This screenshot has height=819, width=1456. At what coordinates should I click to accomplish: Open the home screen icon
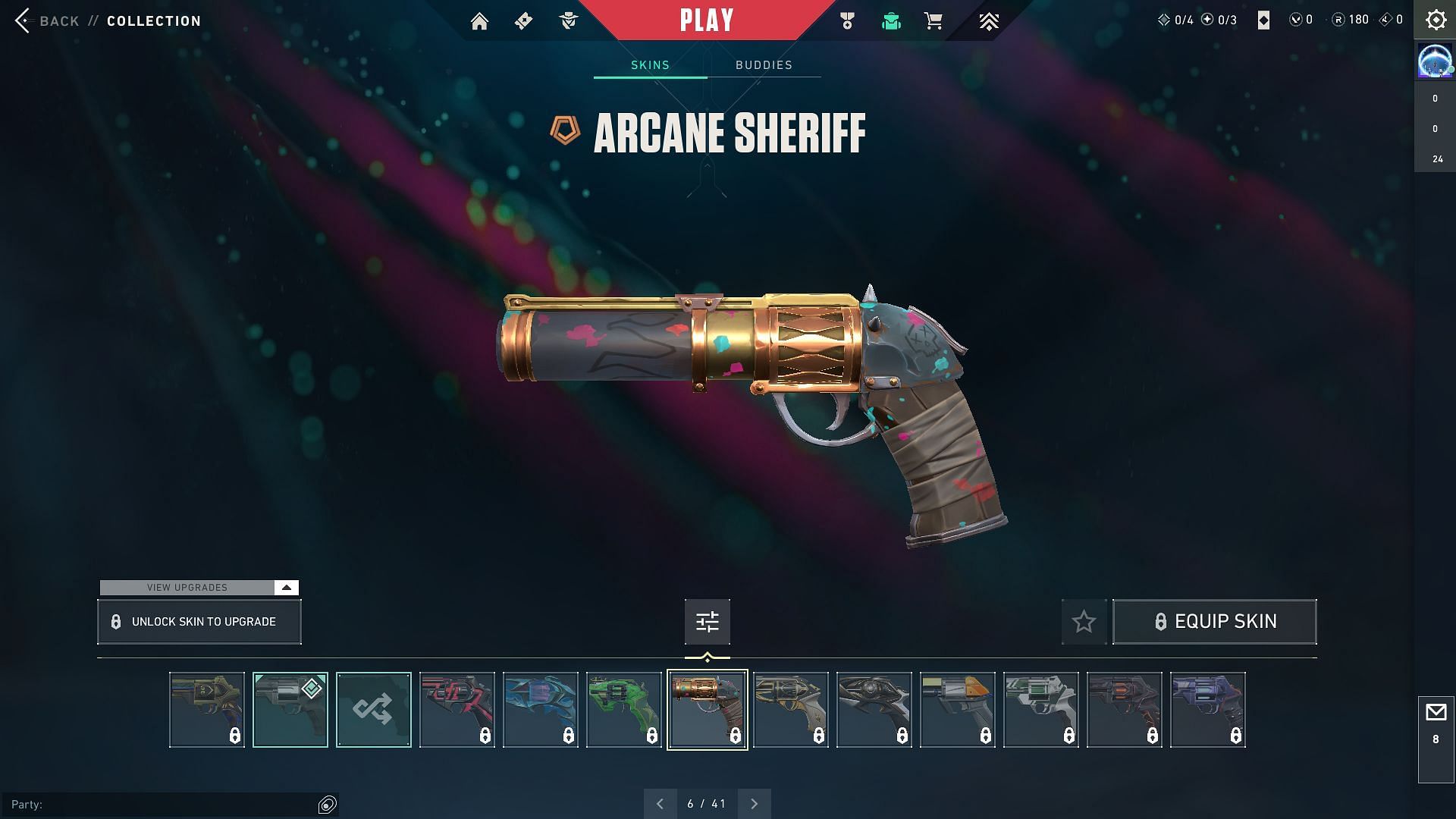[479, 21]
